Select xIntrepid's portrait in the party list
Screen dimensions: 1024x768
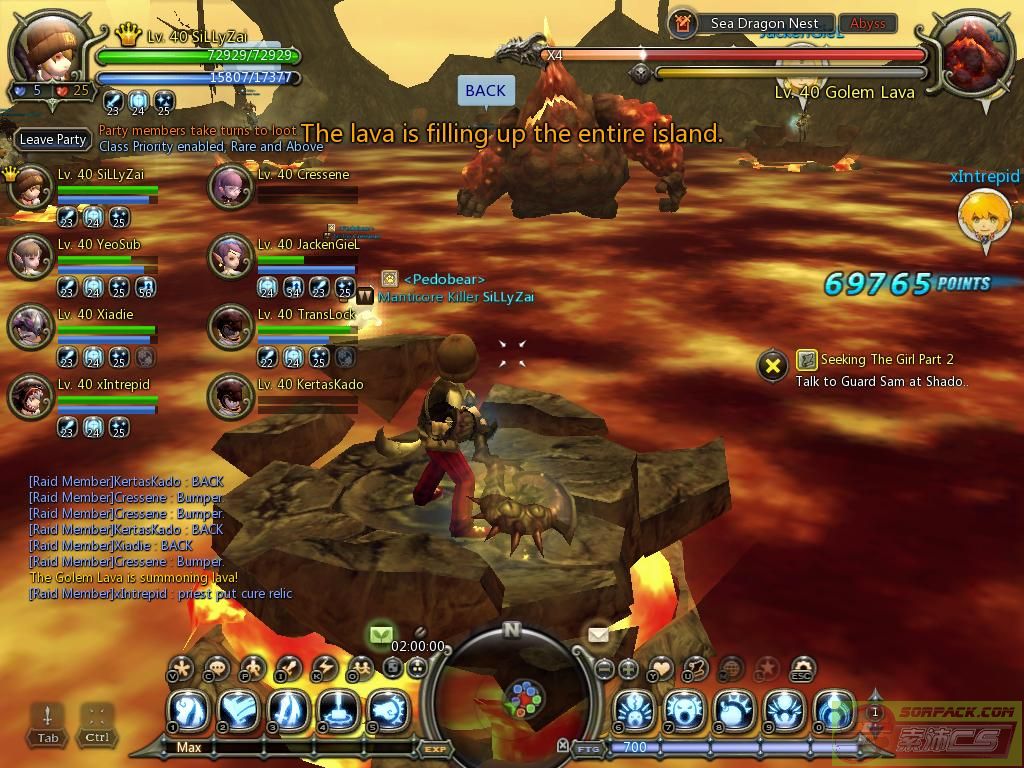tap(31, 397)
